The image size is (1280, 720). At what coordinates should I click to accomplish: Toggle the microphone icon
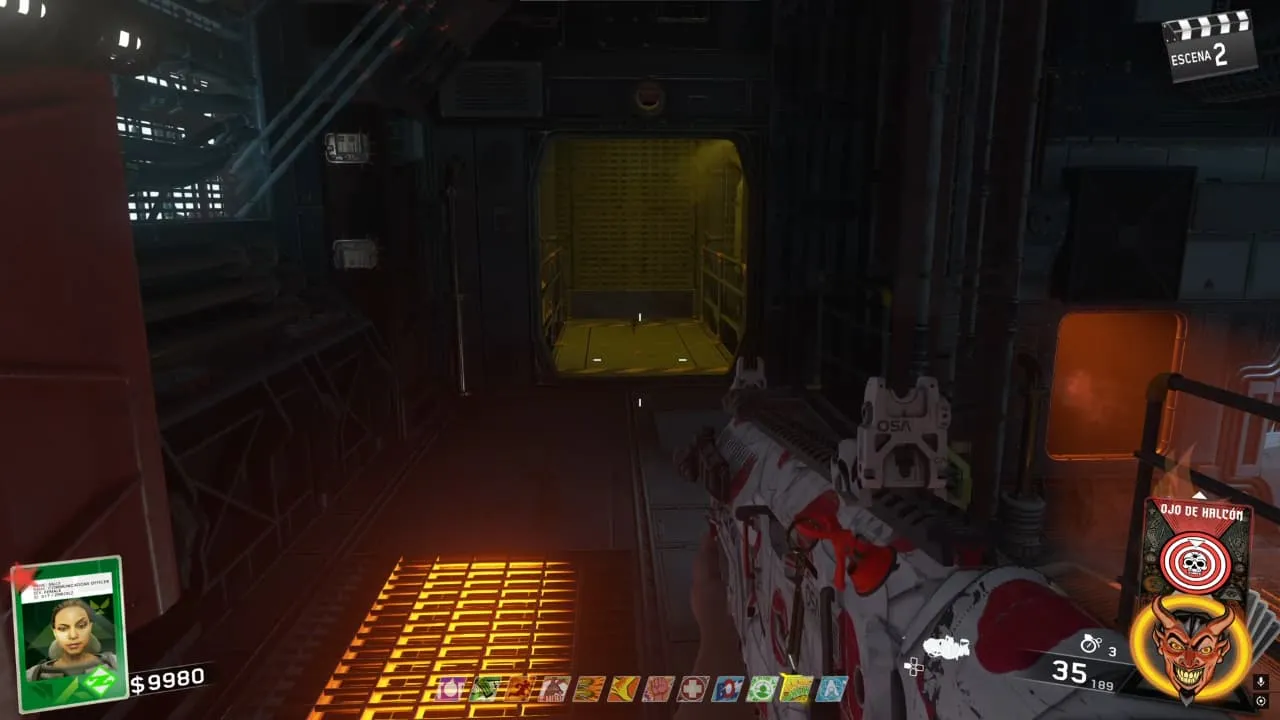tap(1262, 682)
